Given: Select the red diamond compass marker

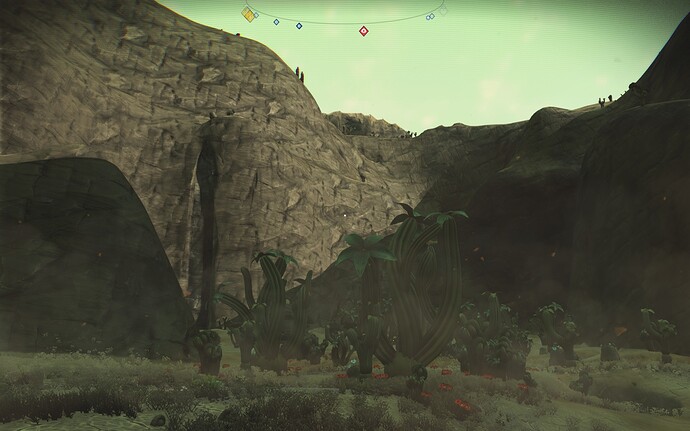Looking at the screenshot, I should point(364,31).
